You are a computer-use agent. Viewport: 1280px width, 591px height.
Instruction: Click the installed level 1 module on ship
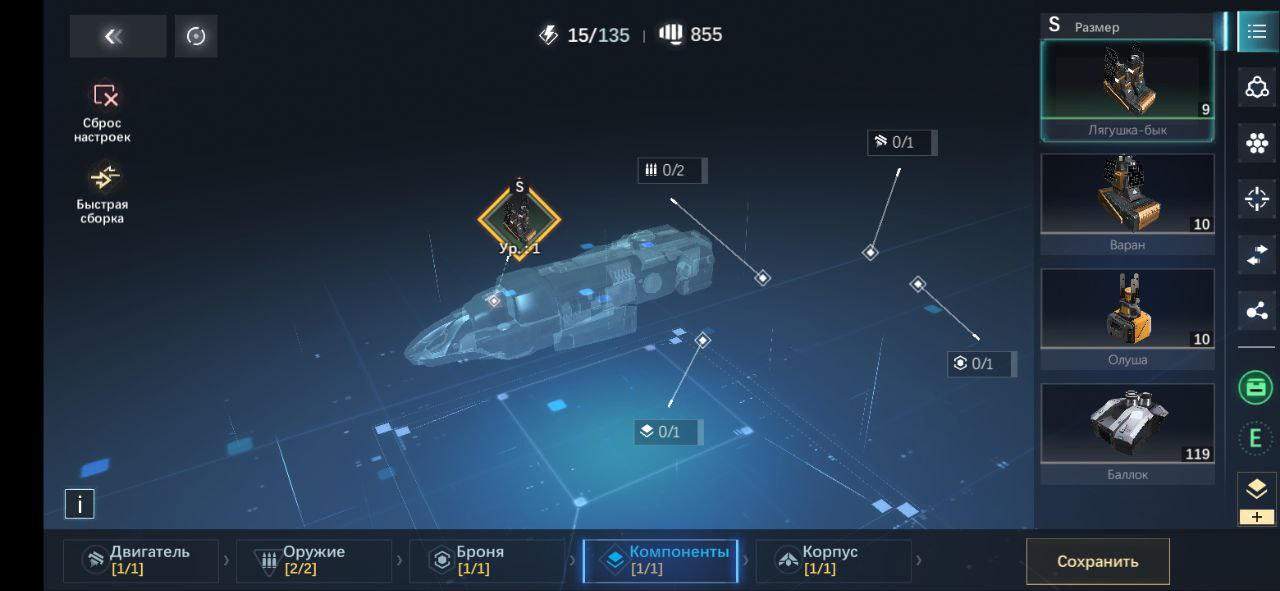pyautogui.click(x=519, y=219)
